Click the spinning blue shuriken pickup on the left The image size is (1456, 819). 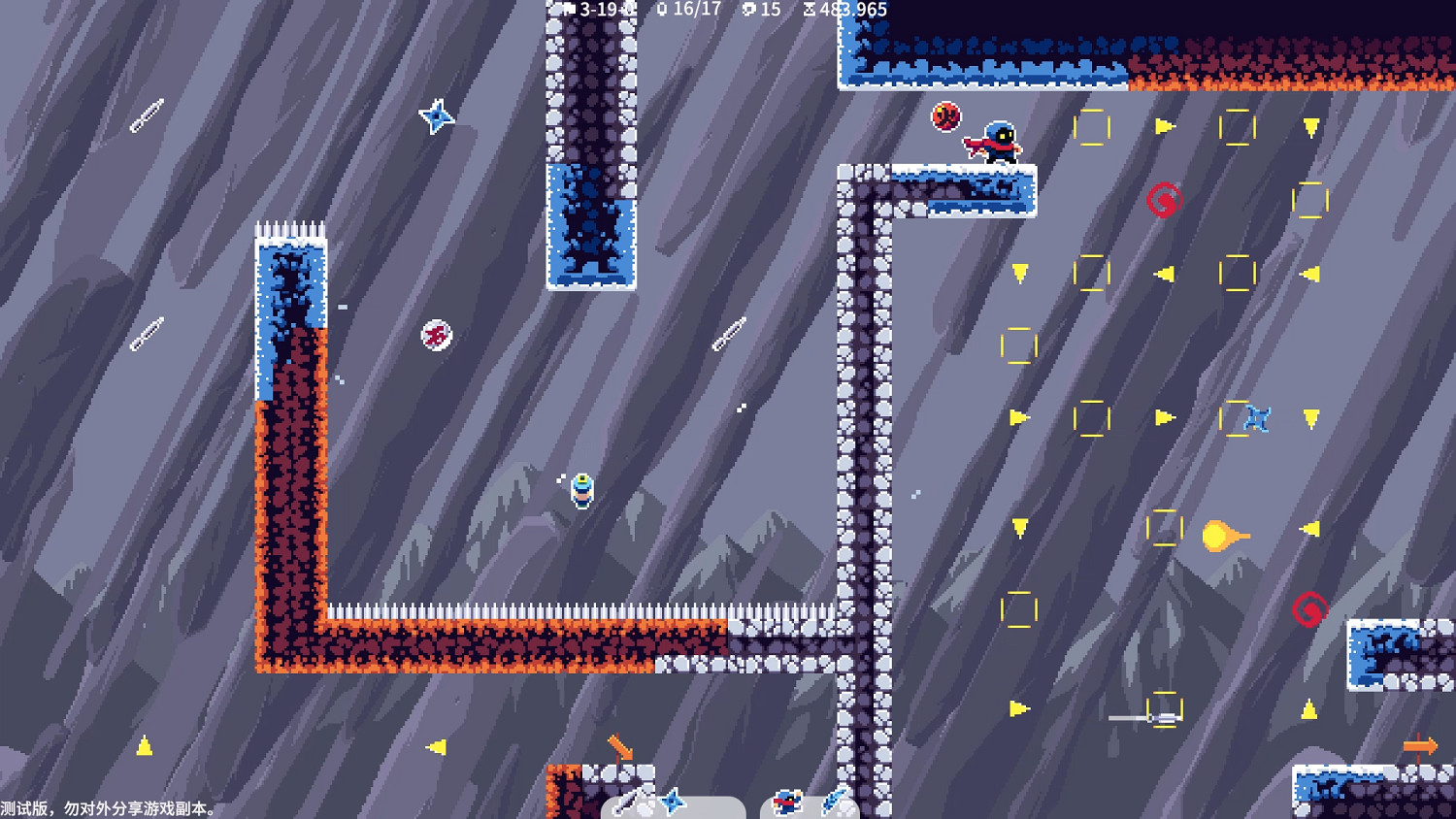tap(436, 117)
